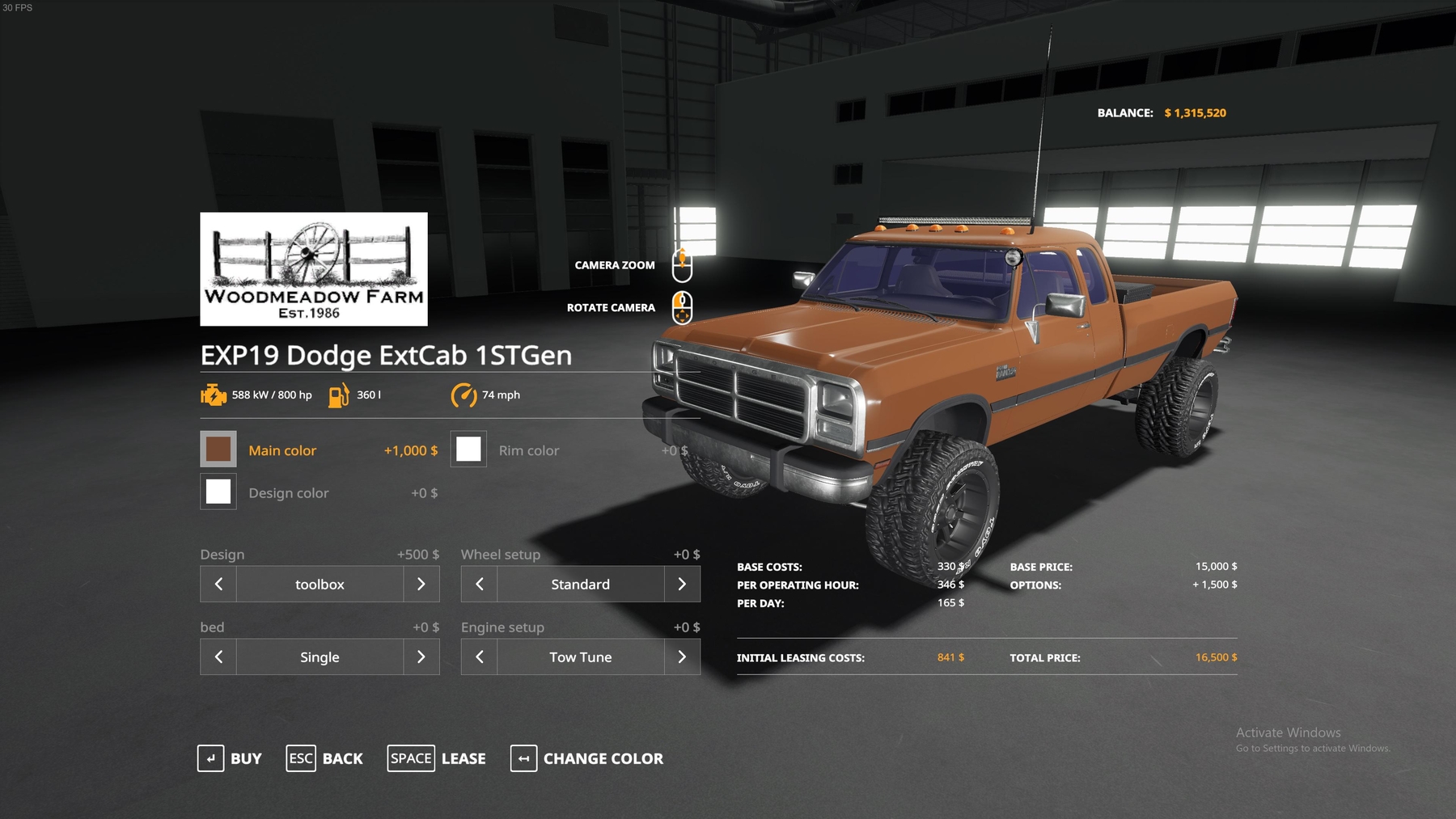Go to previous Wheel setup option
1456x819 pixels.
[x=479, y=584]
